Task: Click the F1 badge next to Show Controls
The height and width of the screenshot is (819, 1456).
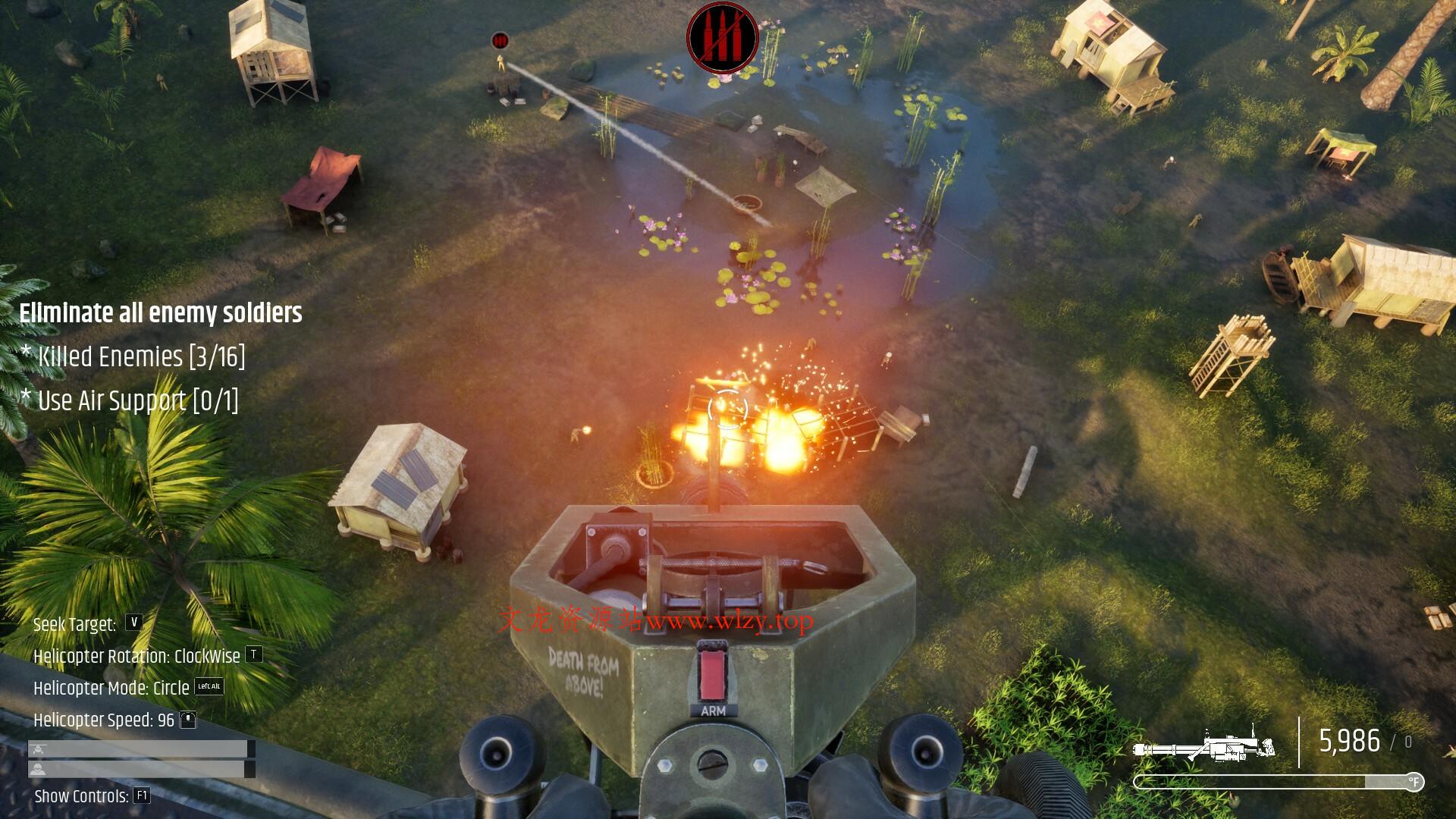Action: click(x=141, y=796)
